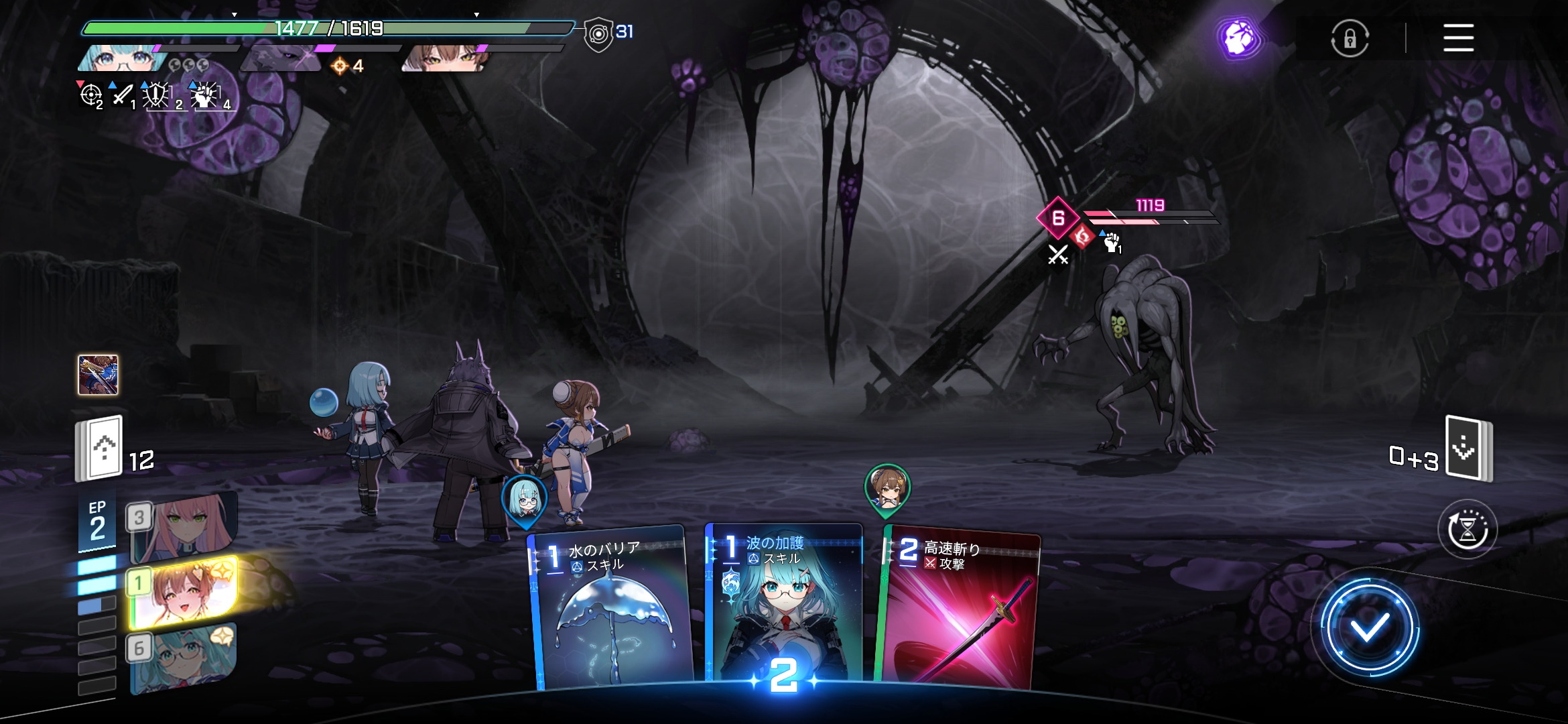The height and width of the screenshot is (724, 1568).
Task: Toggle the padlock lock icon
Action: (x=1350, y=38)
